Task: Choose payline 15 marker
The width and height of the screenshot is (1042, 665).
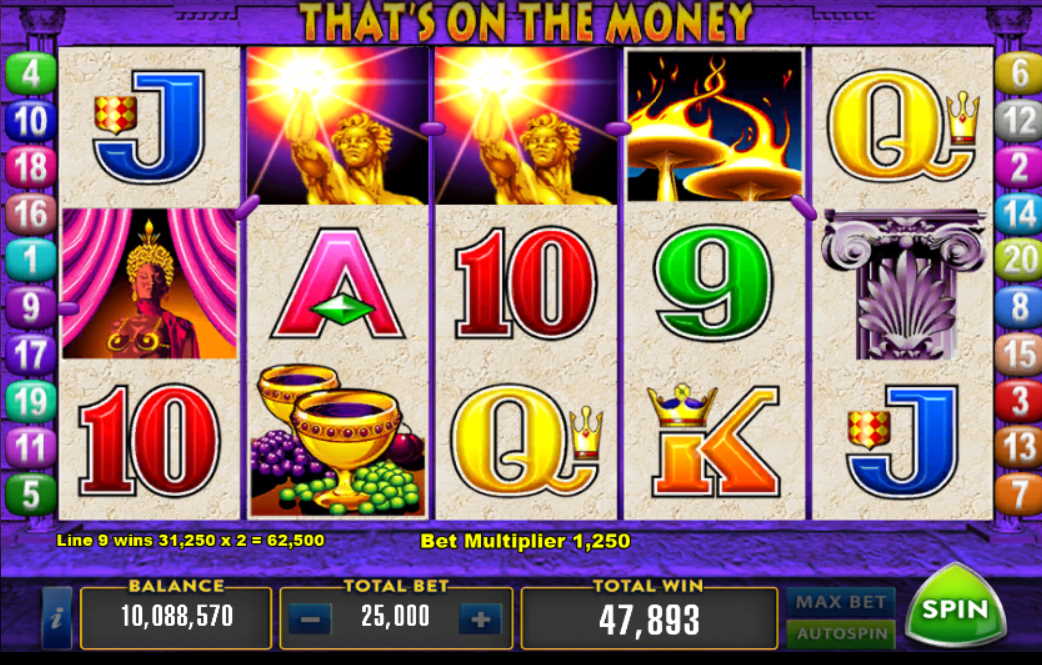Action: click(x=1019, y=354)
